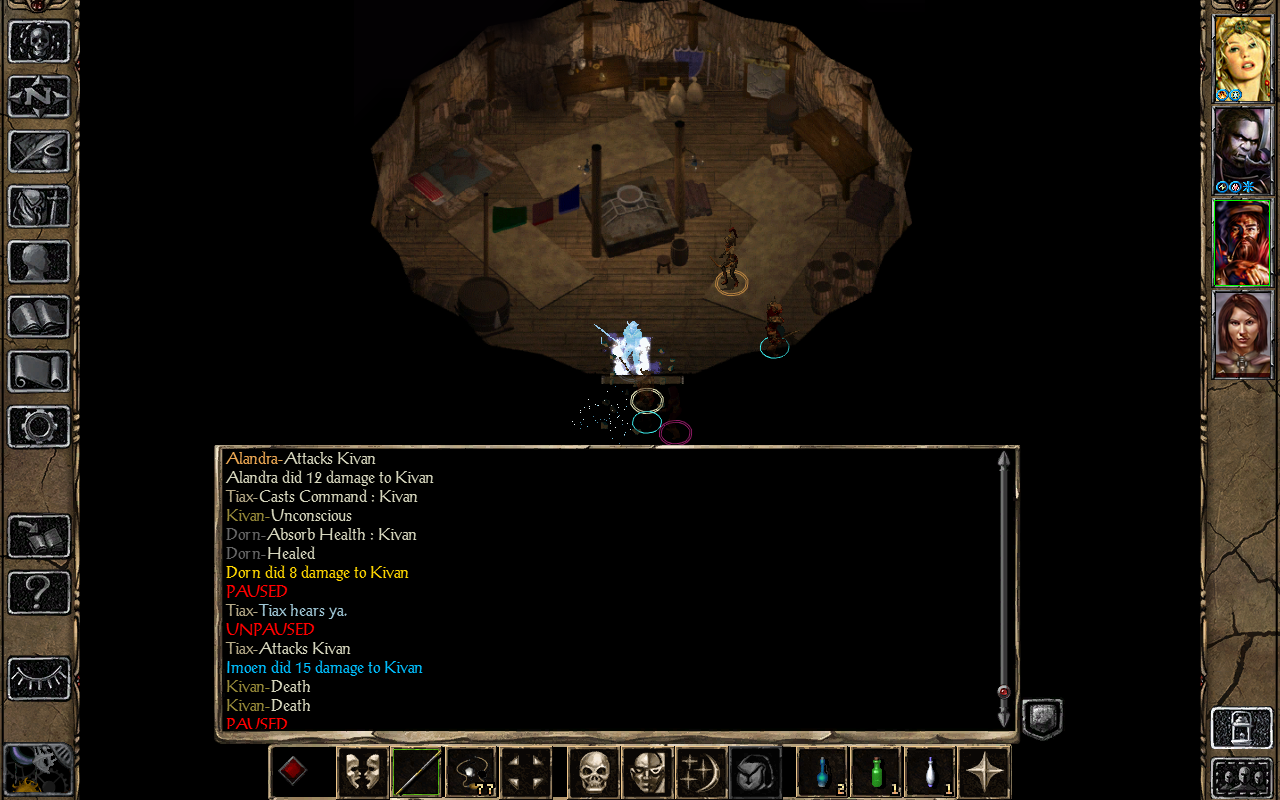
Task: Open the area map with the compass icon
Action: tap(40, 97)
